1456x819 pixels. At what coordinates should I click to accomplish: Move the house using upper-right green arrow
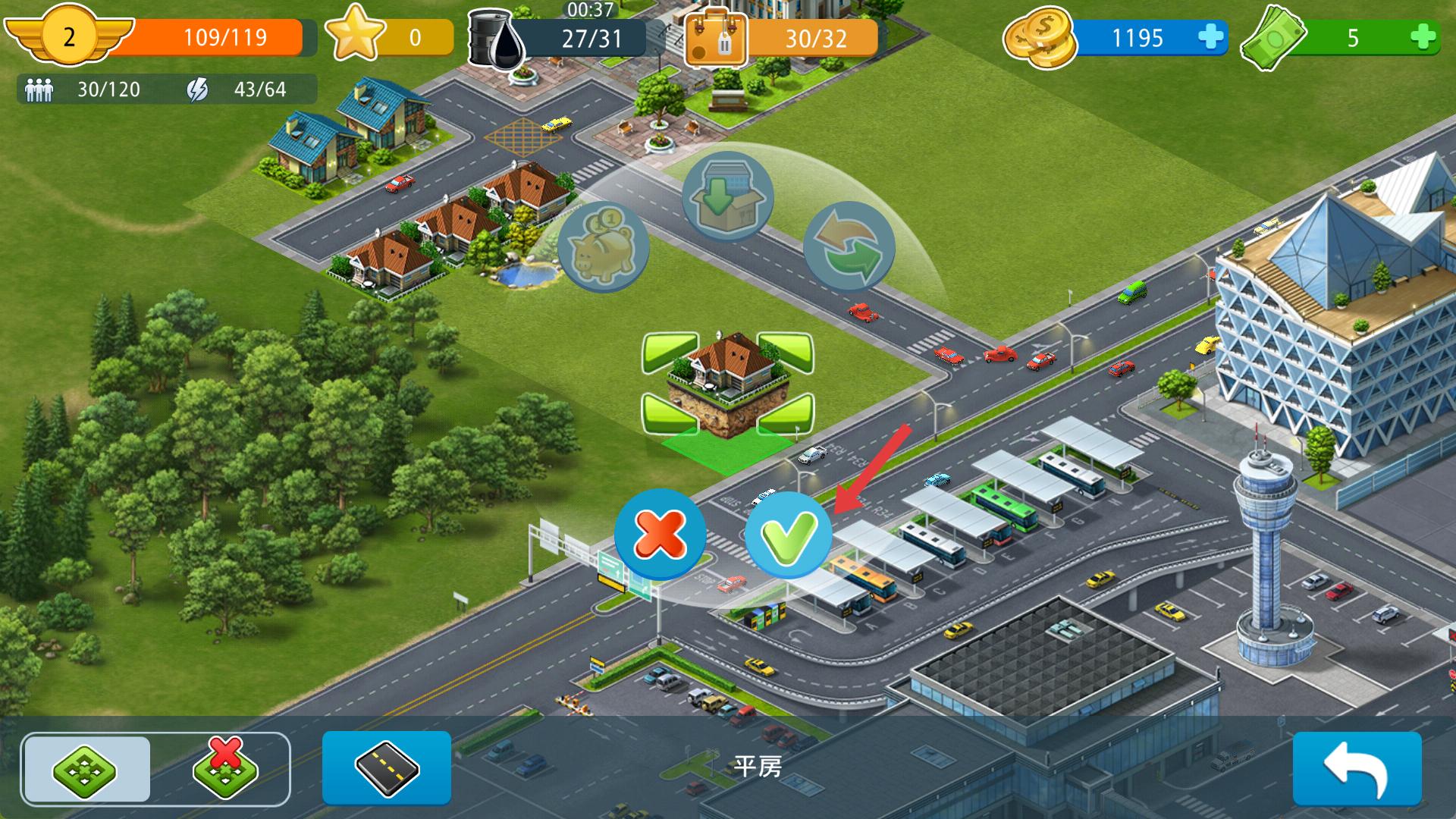(x=786, y=353)
